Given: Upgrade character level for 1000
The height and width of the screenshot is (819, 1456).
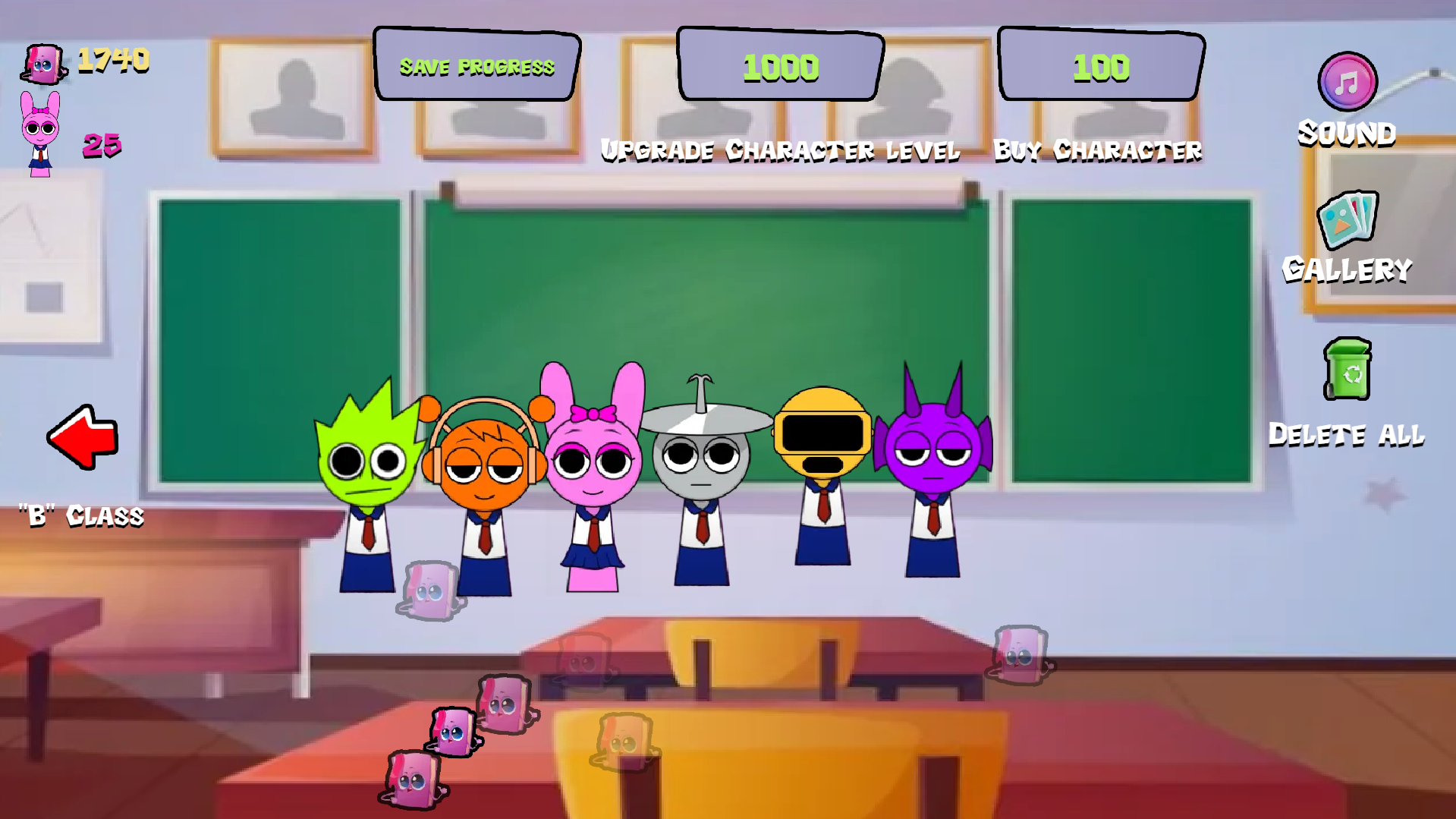Looking at the screenshot, I should coord(779,67).
